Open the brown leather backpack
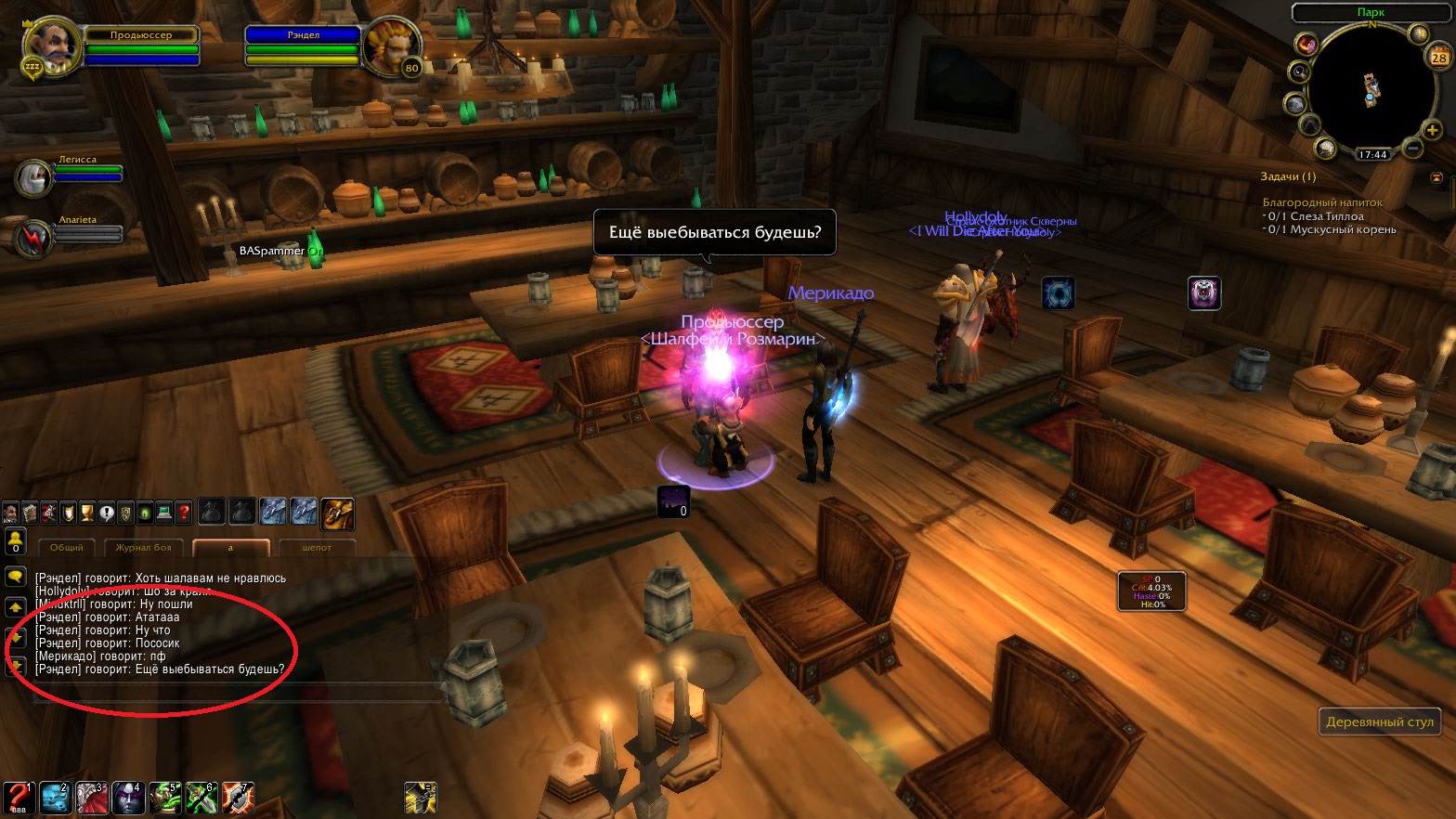 pos(337,512)
